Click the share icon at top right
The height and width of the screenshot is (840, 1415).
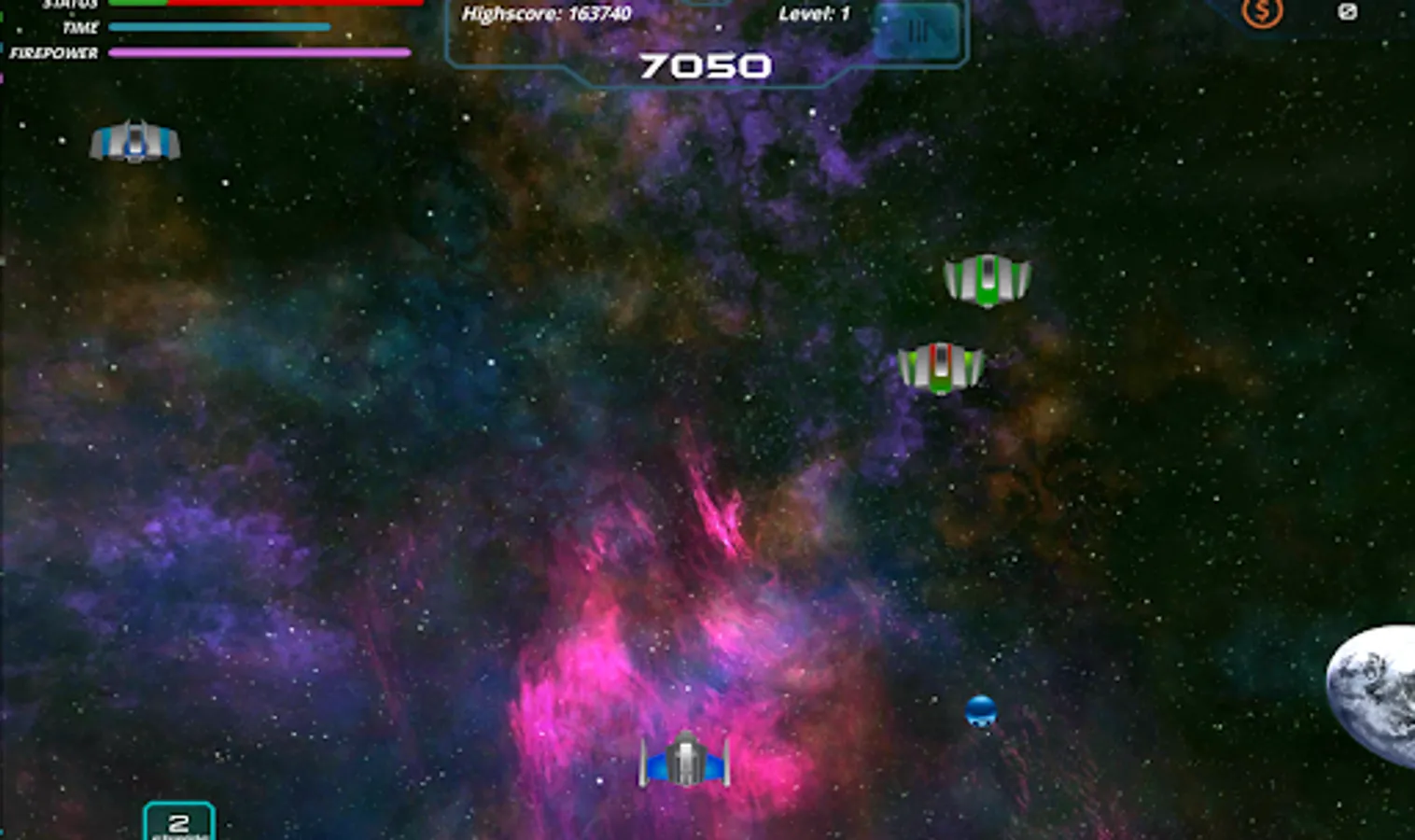click(x=1347, y=11)
